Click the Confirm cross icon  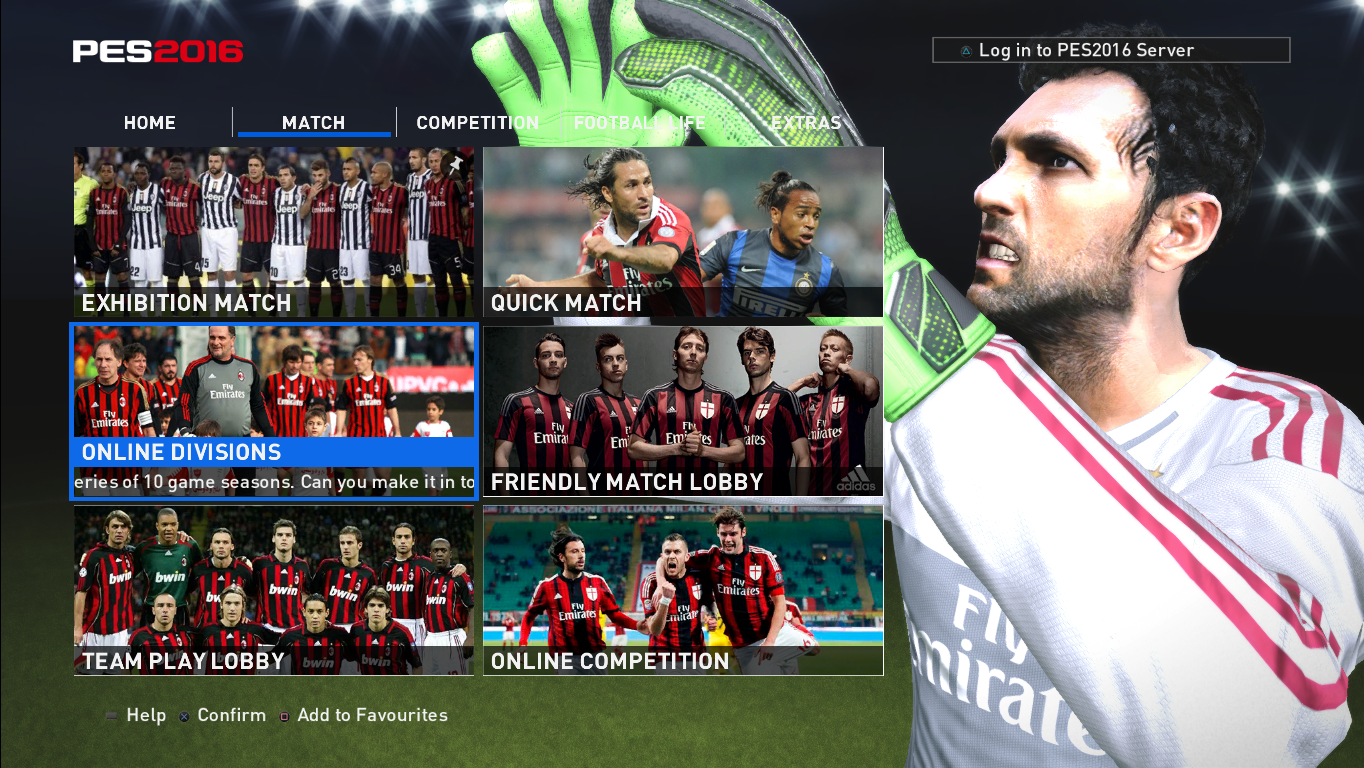(x=184, y=716)
